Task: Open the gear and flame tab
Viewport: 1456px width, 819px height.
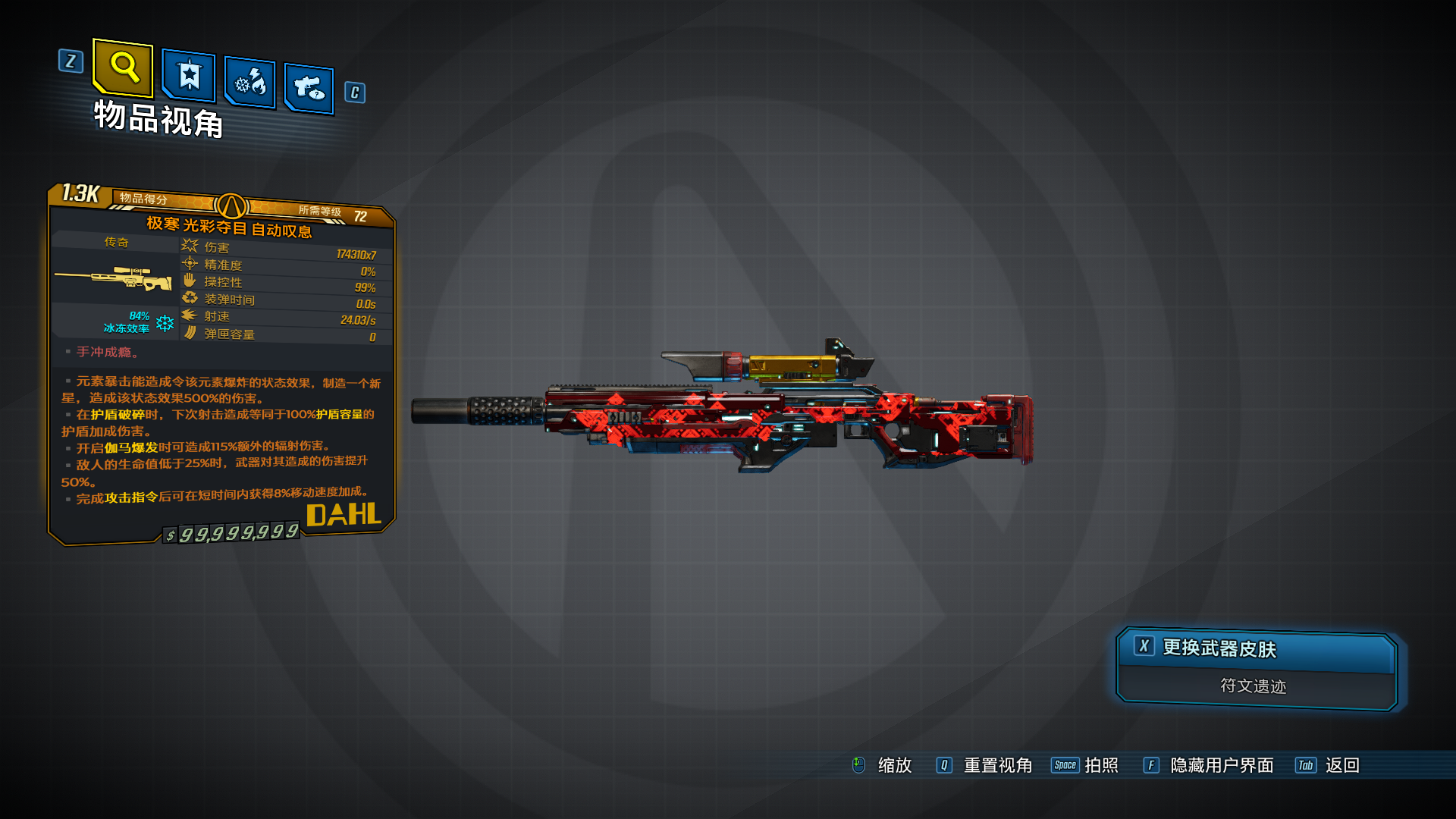Action: [250, 82]
